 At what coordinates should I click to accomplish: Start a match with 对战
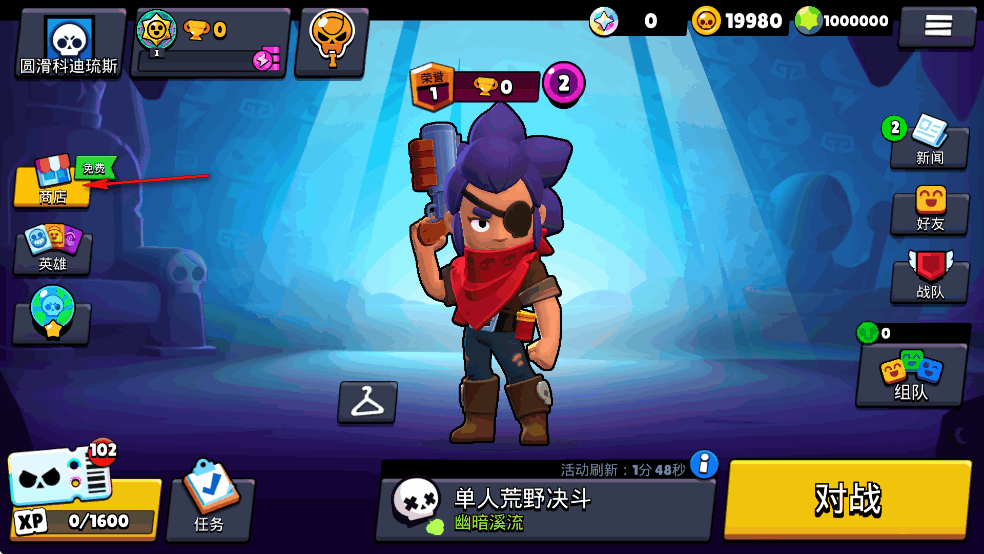click(x=848, y=500)
